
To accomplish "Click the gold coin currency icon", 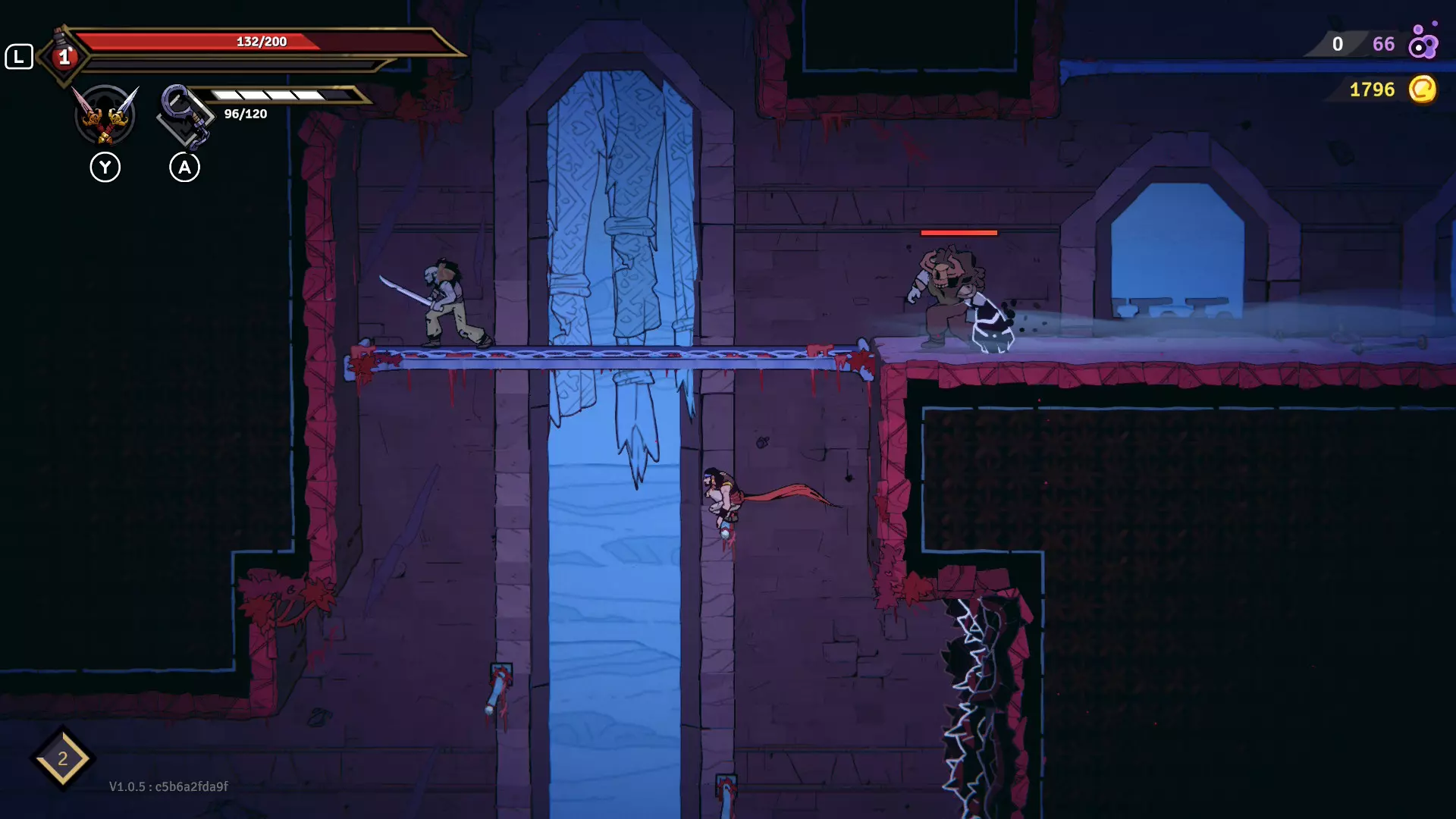I will click(1422, 89).
